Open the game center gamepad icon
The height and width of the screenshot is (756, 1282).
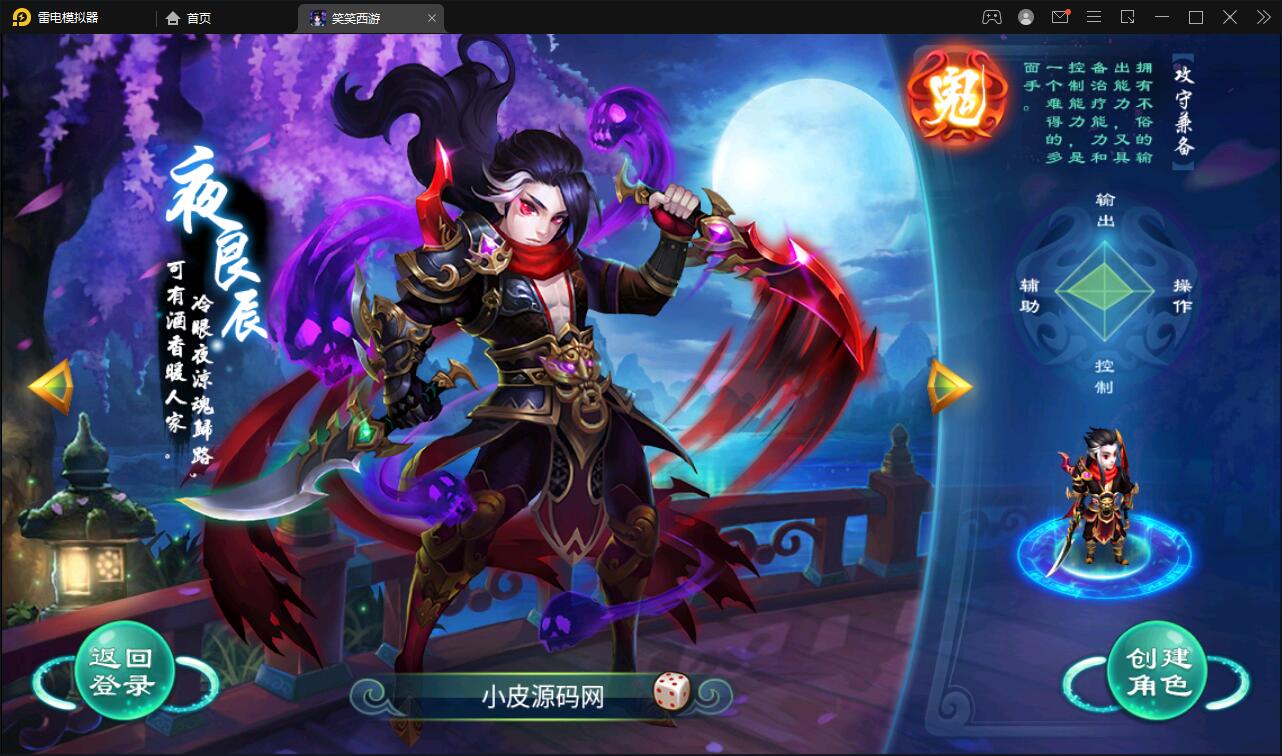point(992,17)
